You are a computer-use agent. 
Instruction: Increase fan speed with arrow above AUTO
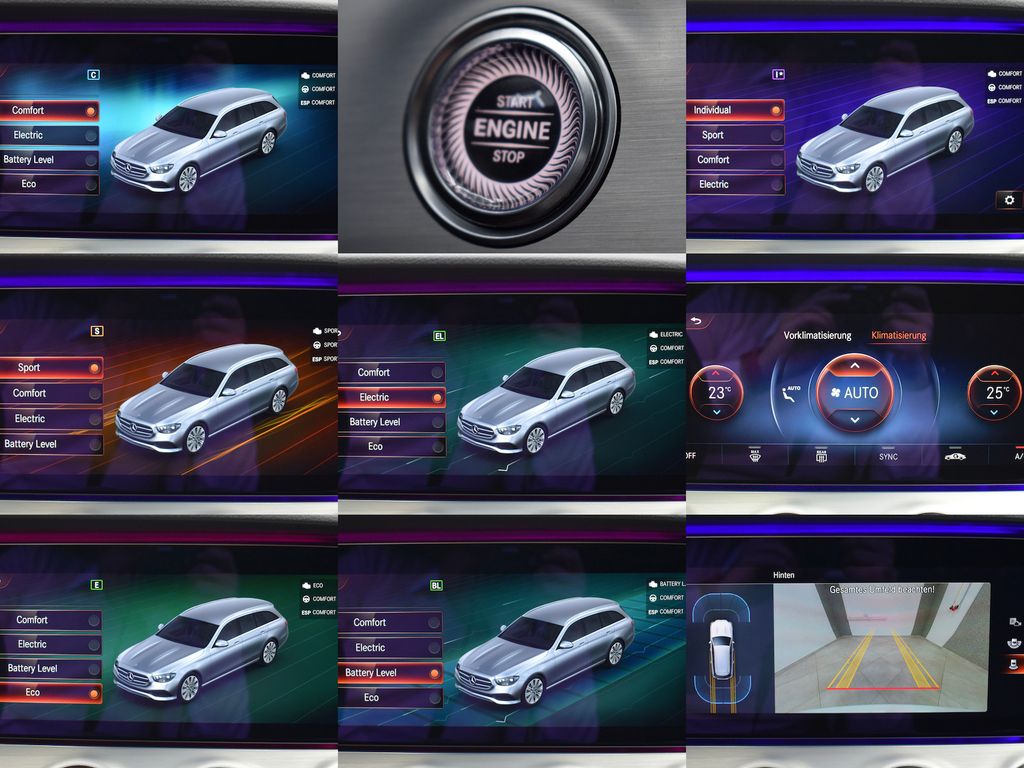click(x=853, y=366)
